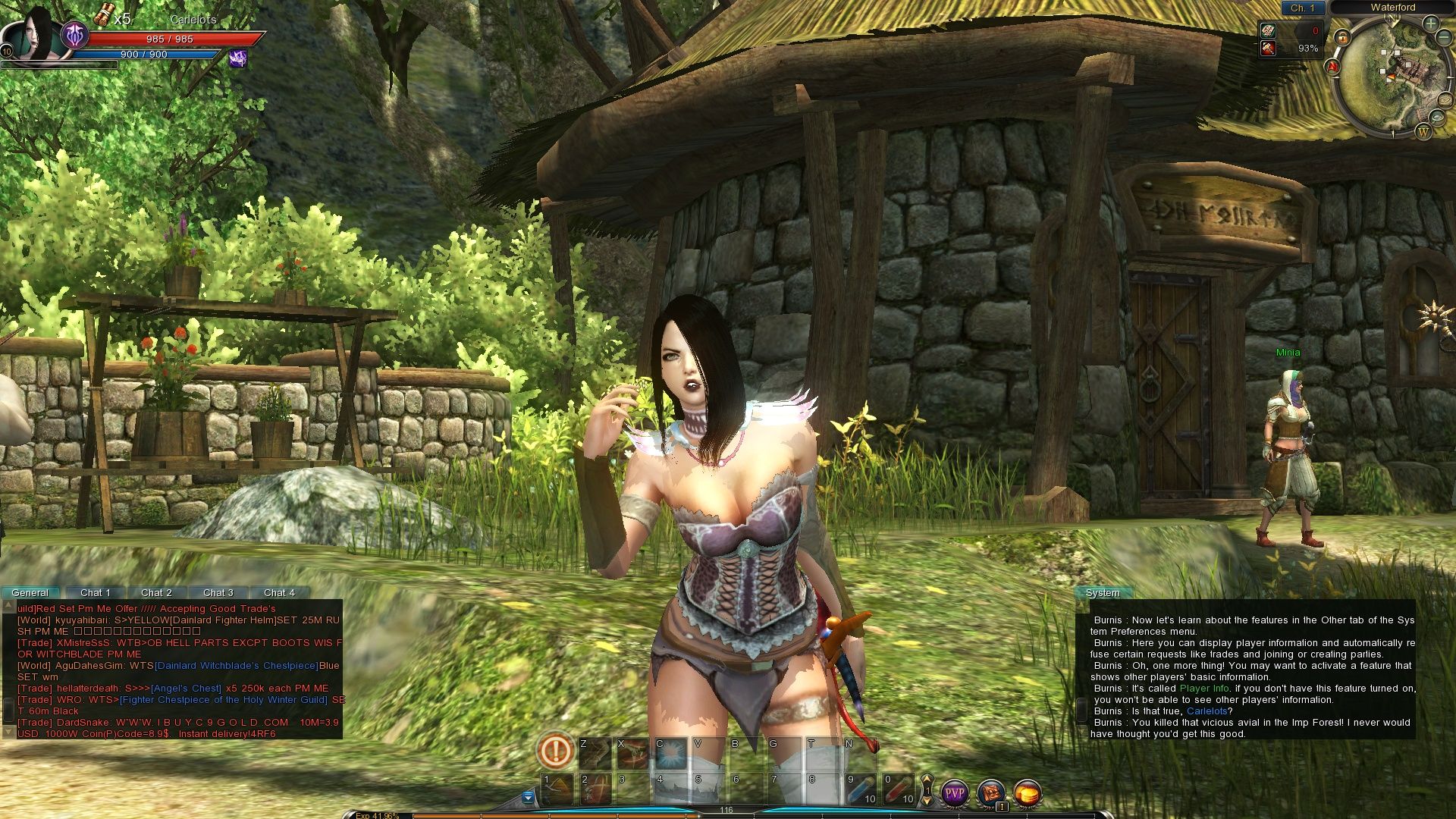Click the Player Info link in system log
This screenshot has width=1456, height=819.
click(1204, 689)
